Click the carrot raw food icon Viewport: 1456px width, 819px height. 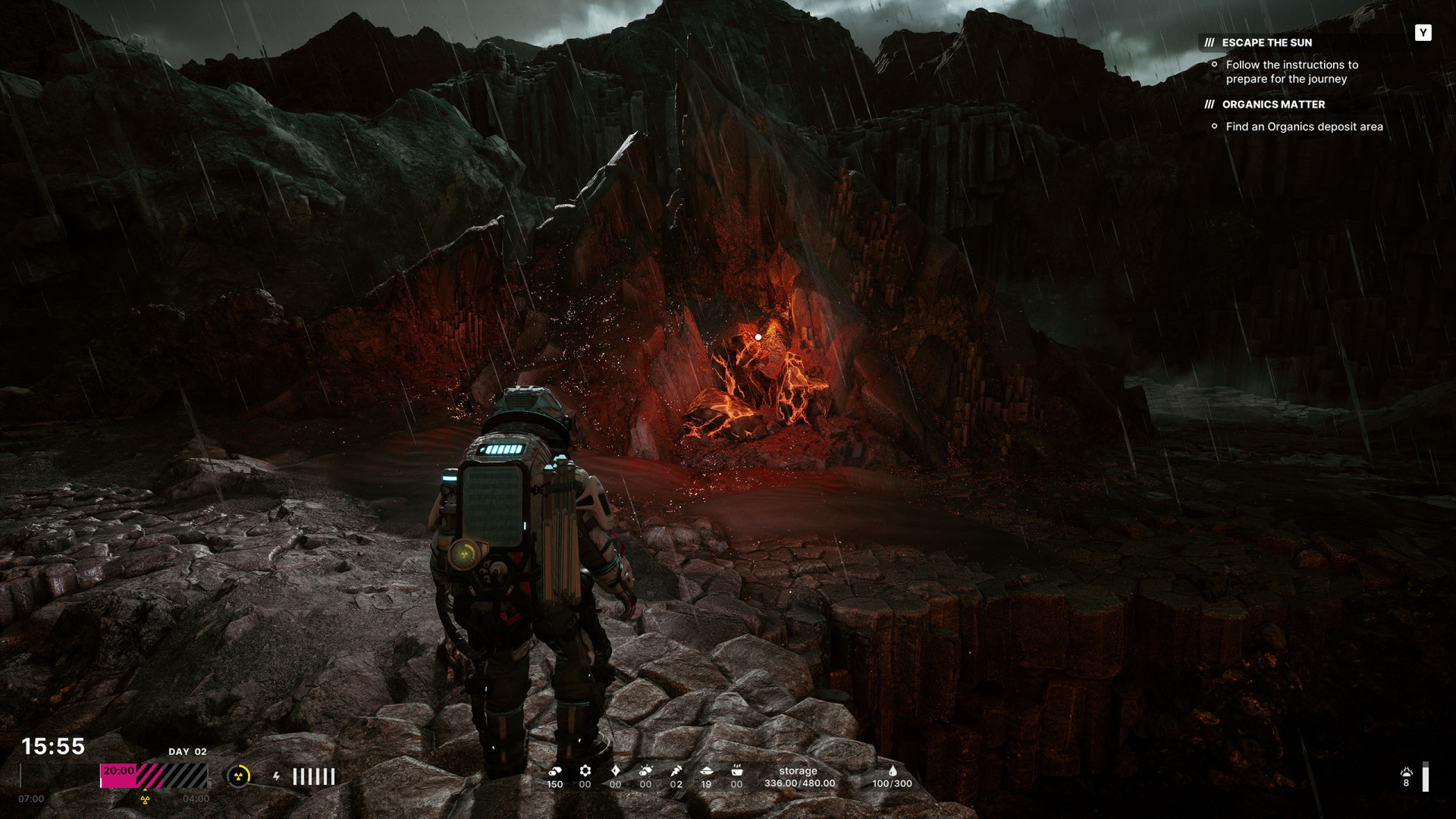coord(676,771)
